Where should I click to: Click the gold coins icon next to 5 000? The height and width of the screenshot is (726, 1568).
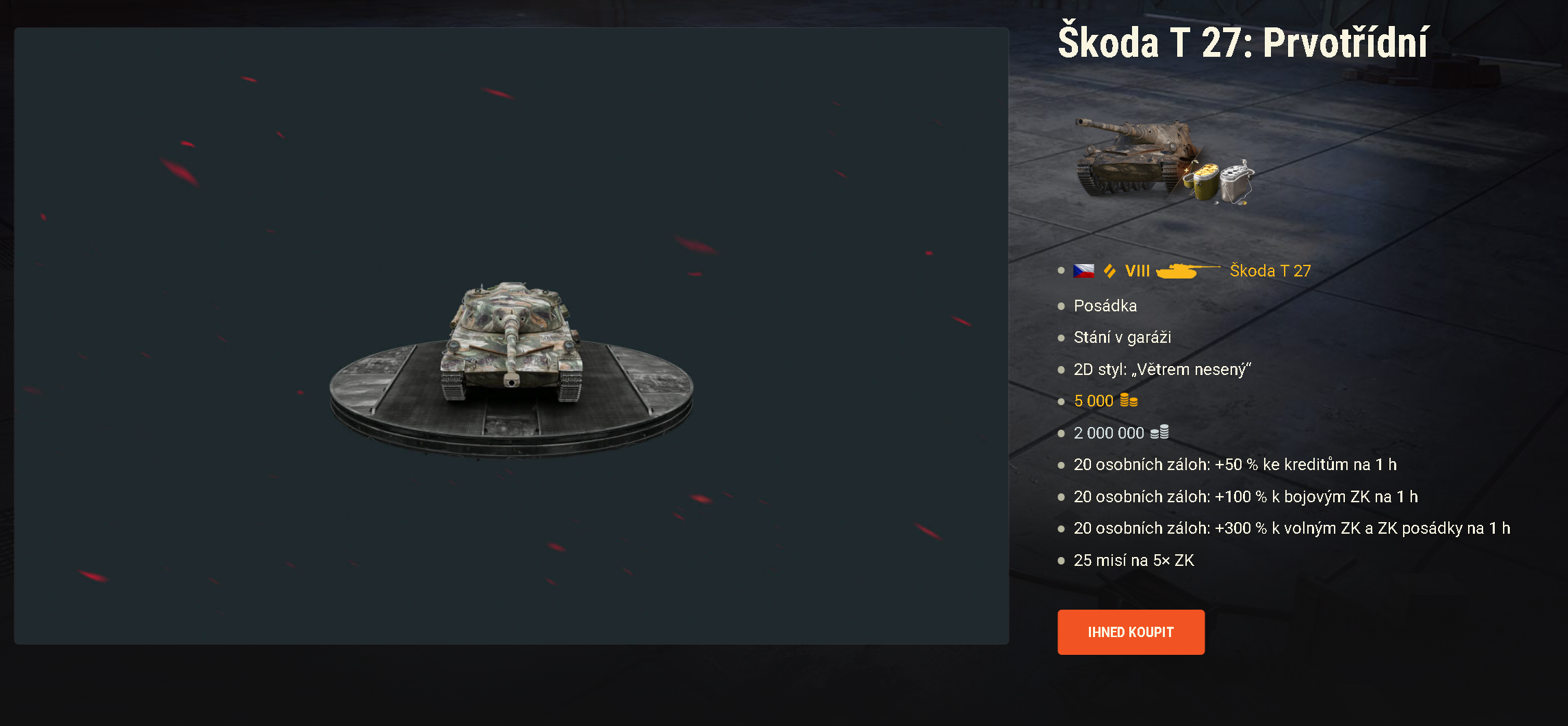pyautogui.click(x=1128, y=400)
